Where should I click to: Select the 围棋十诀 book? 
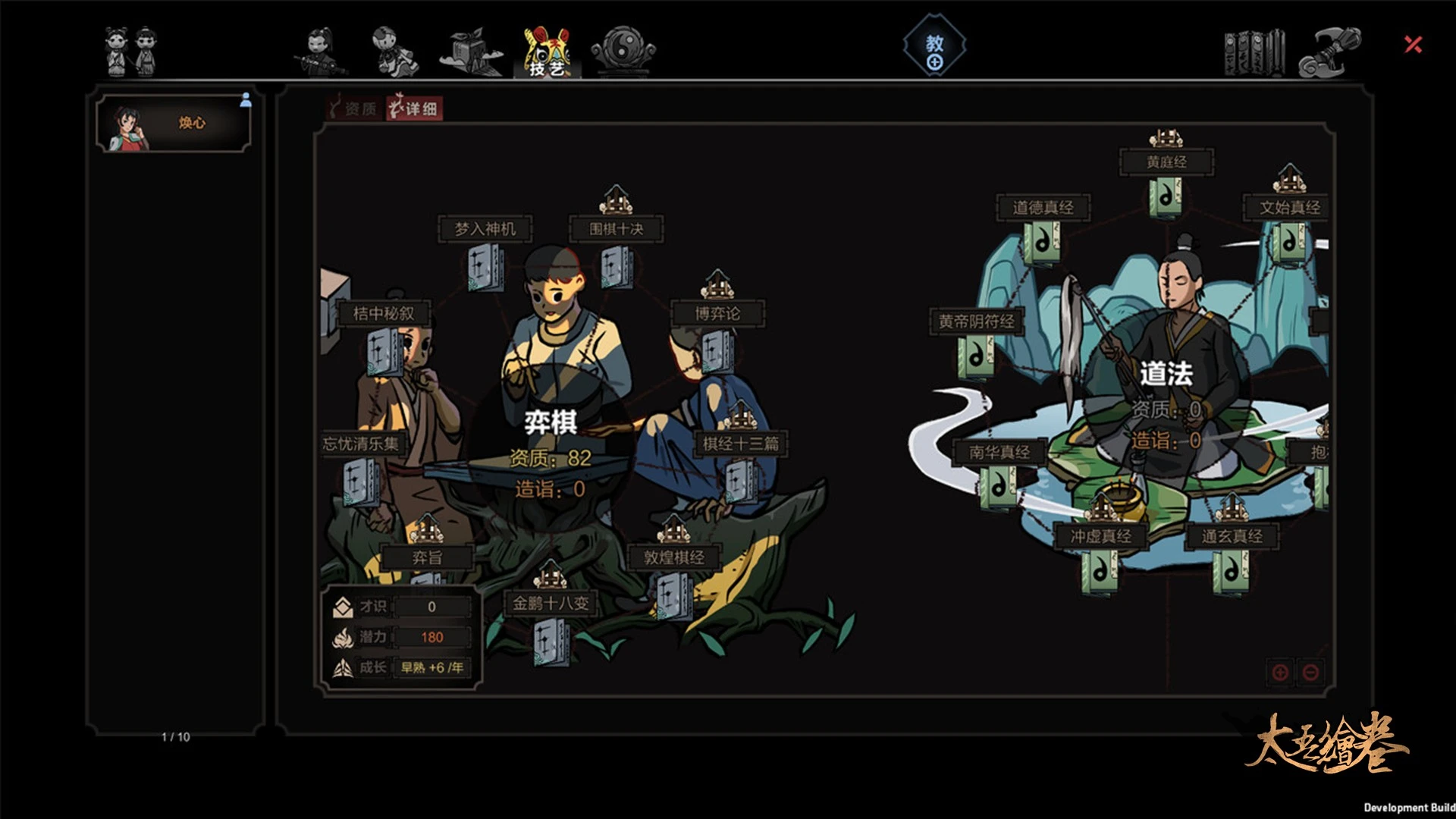click(x=616, y=267)
